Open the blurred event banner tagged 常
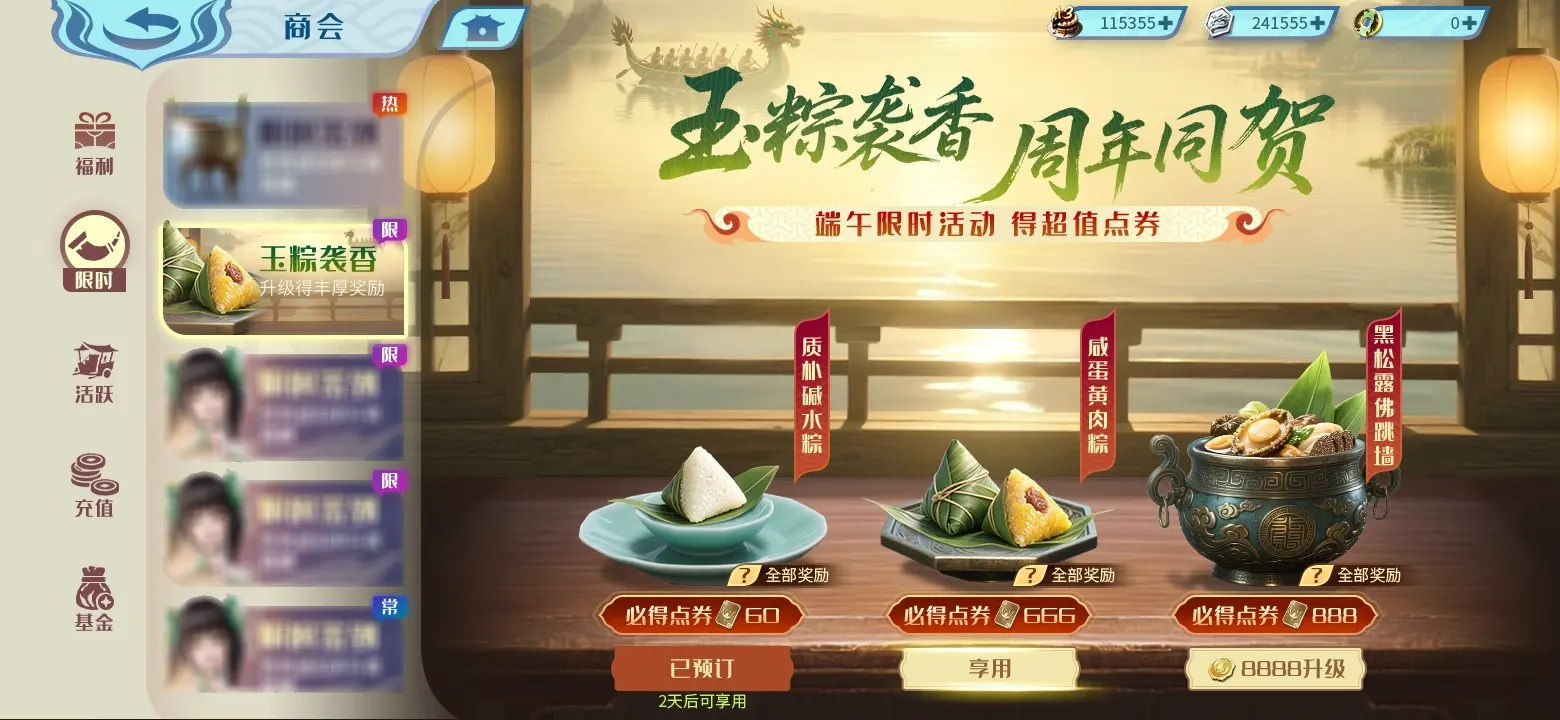This screenshot has height=720, width=1560. 285,645
